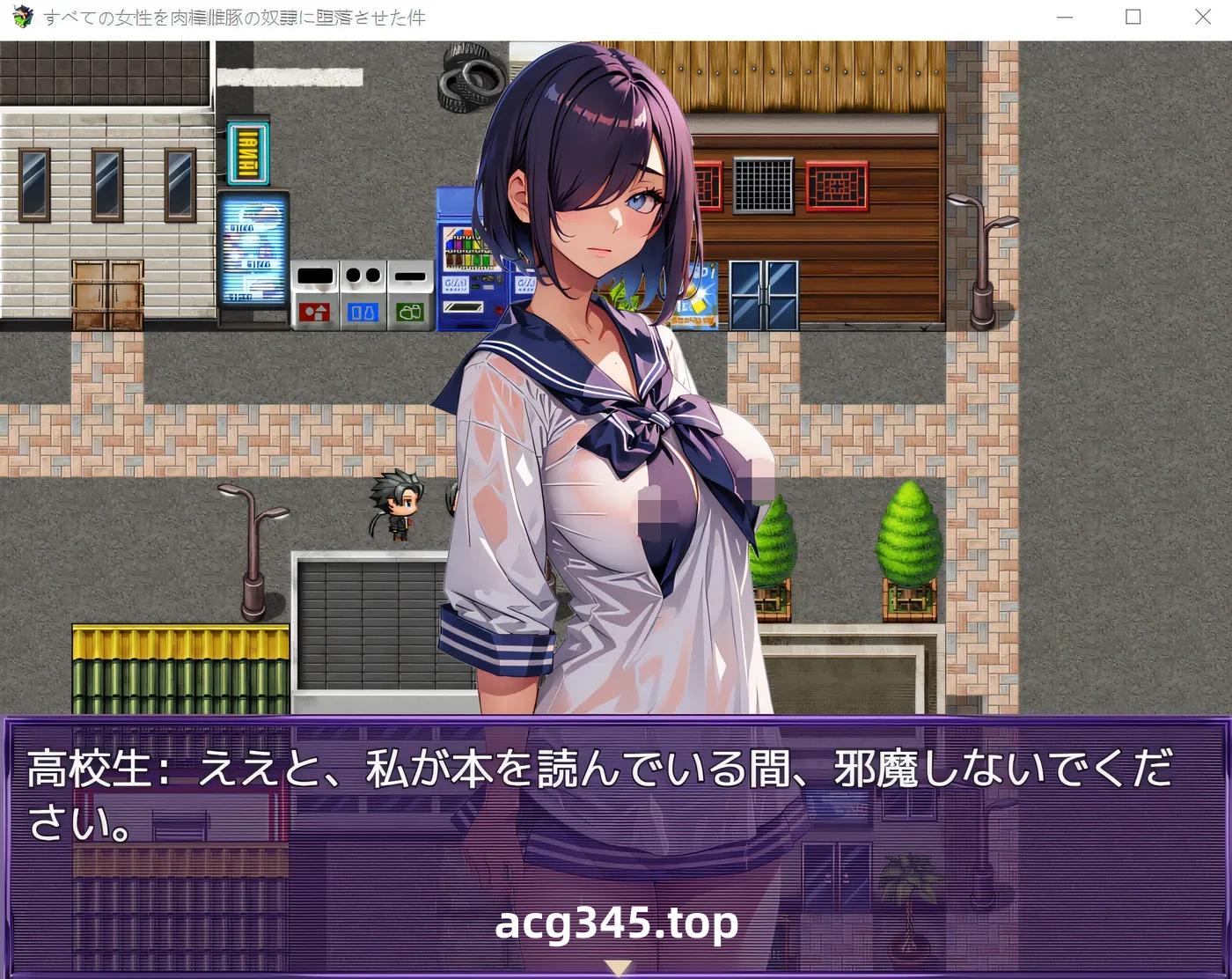
Task: Minimize the game window
Action: coord(1063,17)
